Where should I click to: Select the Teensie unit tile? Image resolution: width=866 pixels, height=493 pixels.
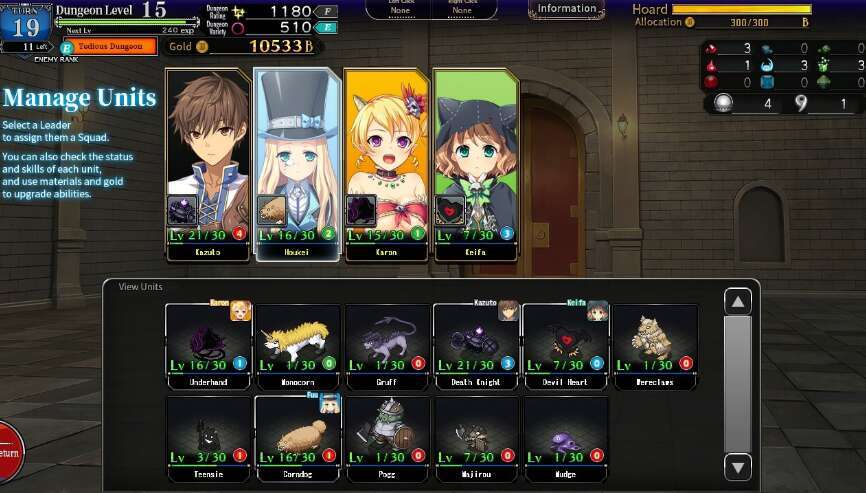(208, 431)
